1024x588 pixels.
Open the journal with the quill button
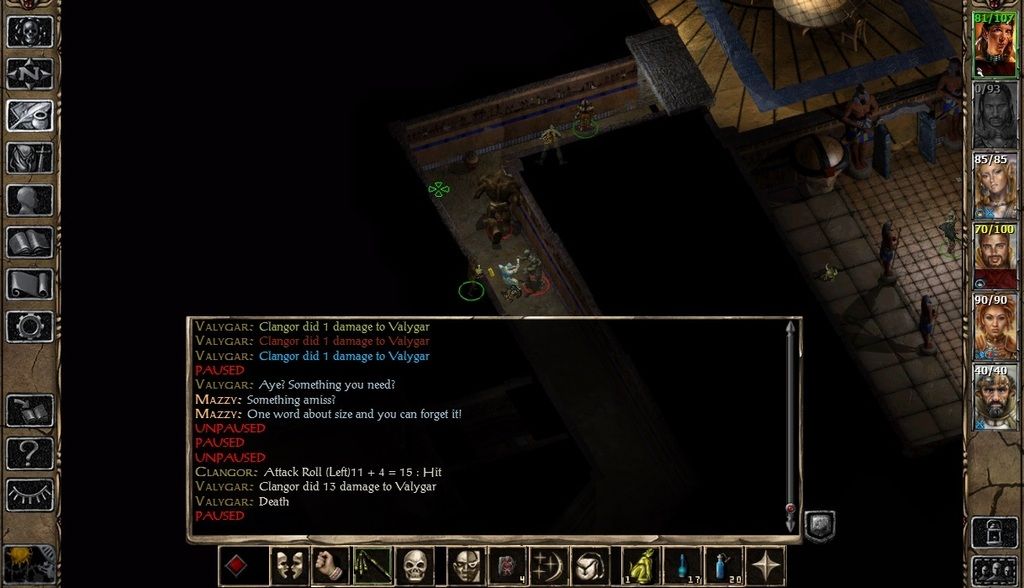[30, 116]
